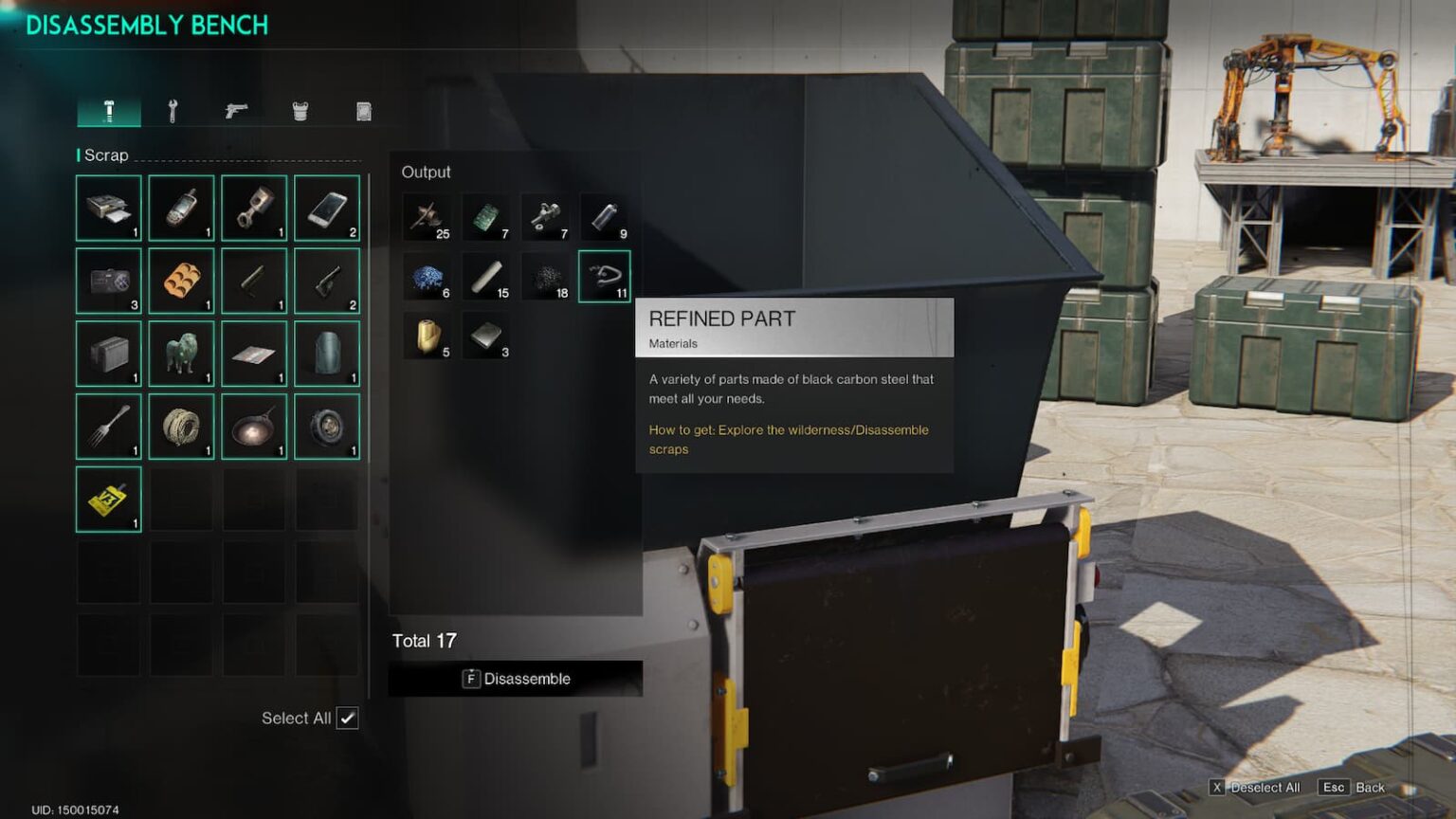The height and width of the screenshot is (819, 1456).
Task: Open the Pistol weapons category tab
Action: (x=237, y=111)
